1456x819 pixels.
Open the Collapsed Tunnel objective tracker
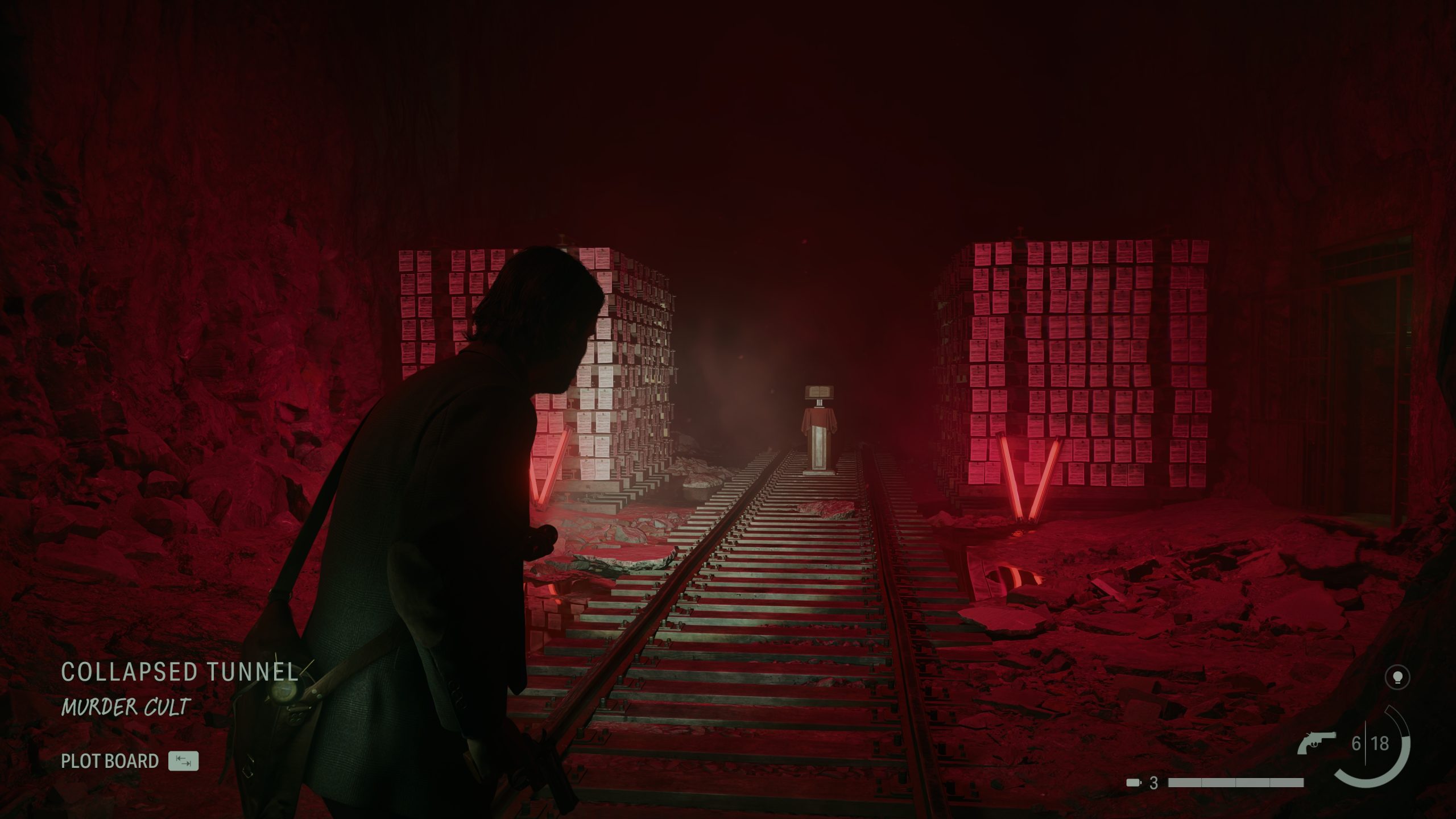pyautogui.click(x=180, y=672)
